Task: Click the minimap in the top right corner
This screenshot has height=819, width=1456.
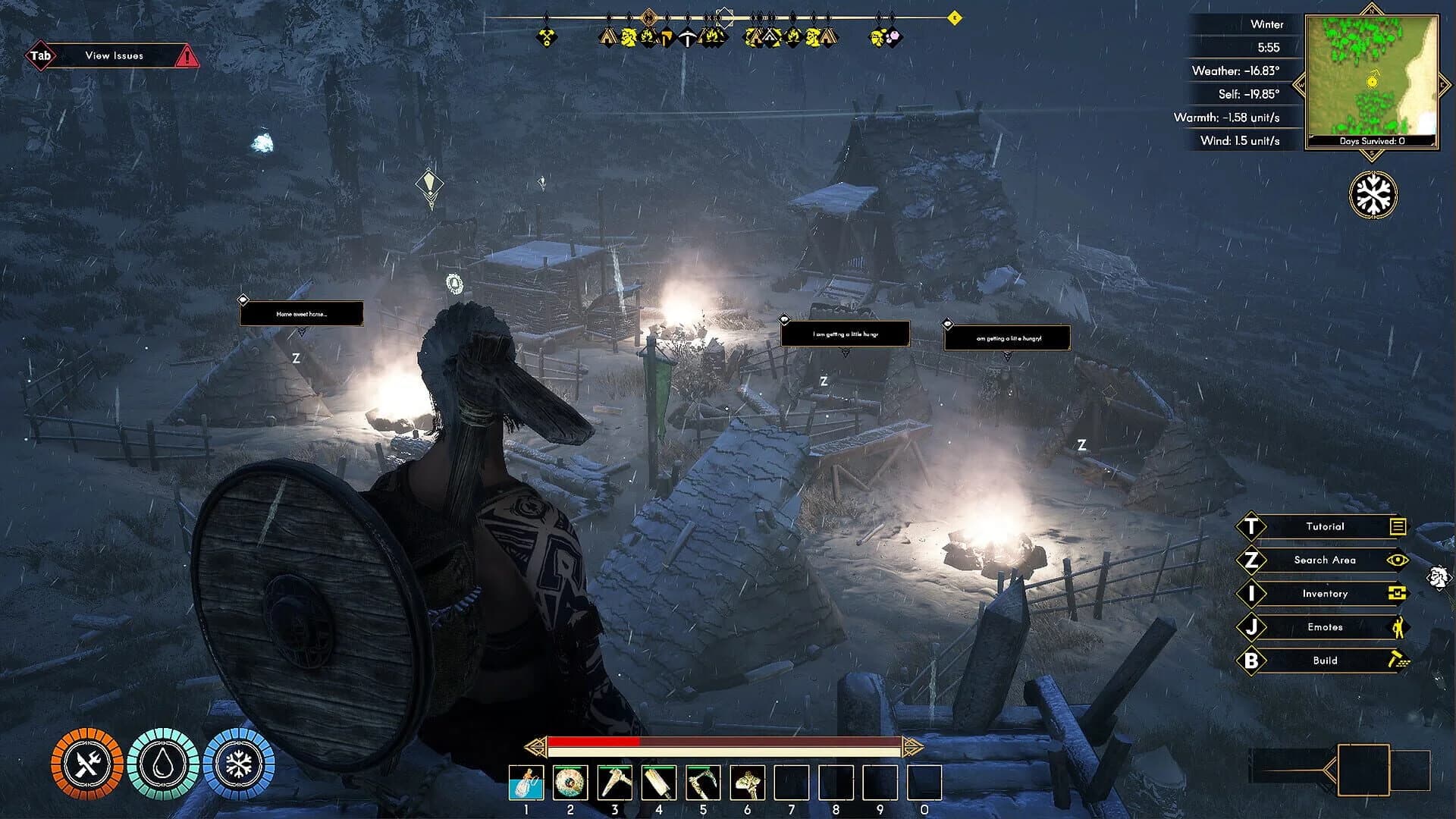Action: pyautogui.click(x=1371, y=74)
